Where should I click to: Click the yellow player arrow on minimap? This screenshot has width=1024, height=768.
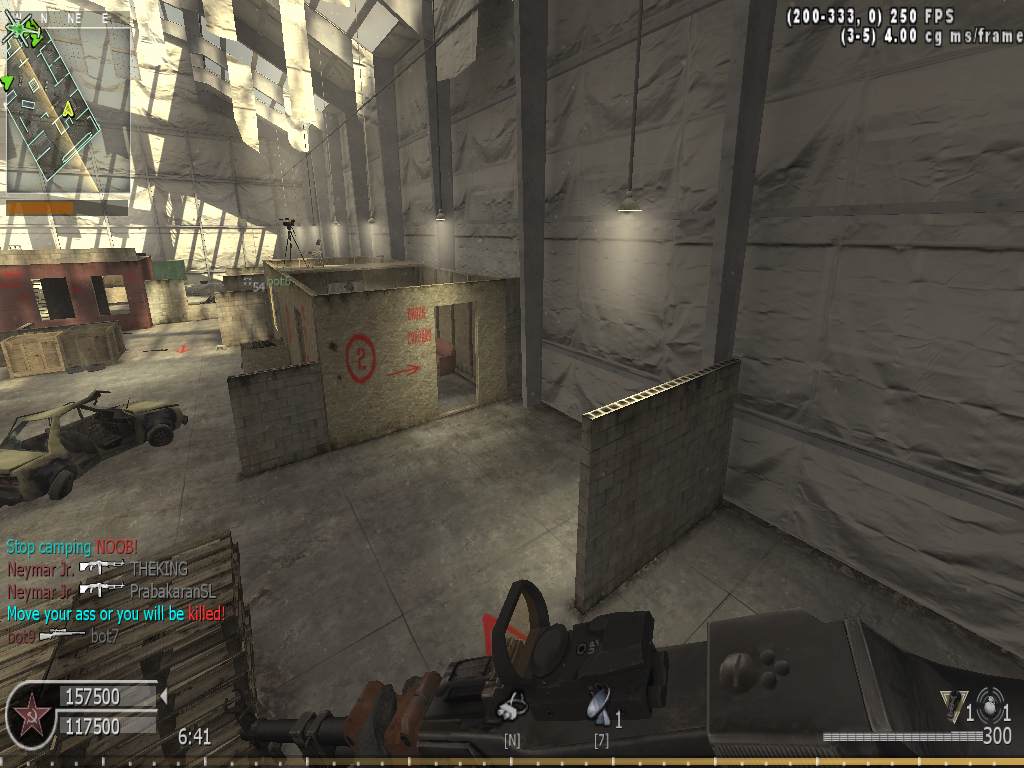68,108
